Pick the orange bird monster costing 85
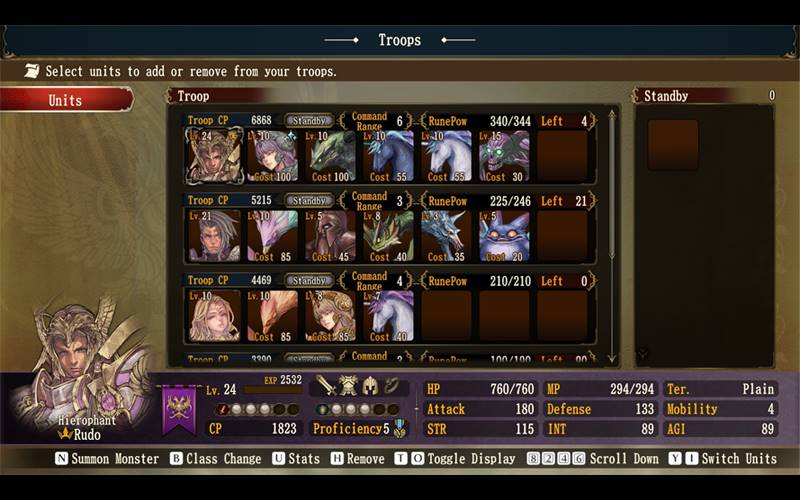The image size is (800, 500). point(273,316)
